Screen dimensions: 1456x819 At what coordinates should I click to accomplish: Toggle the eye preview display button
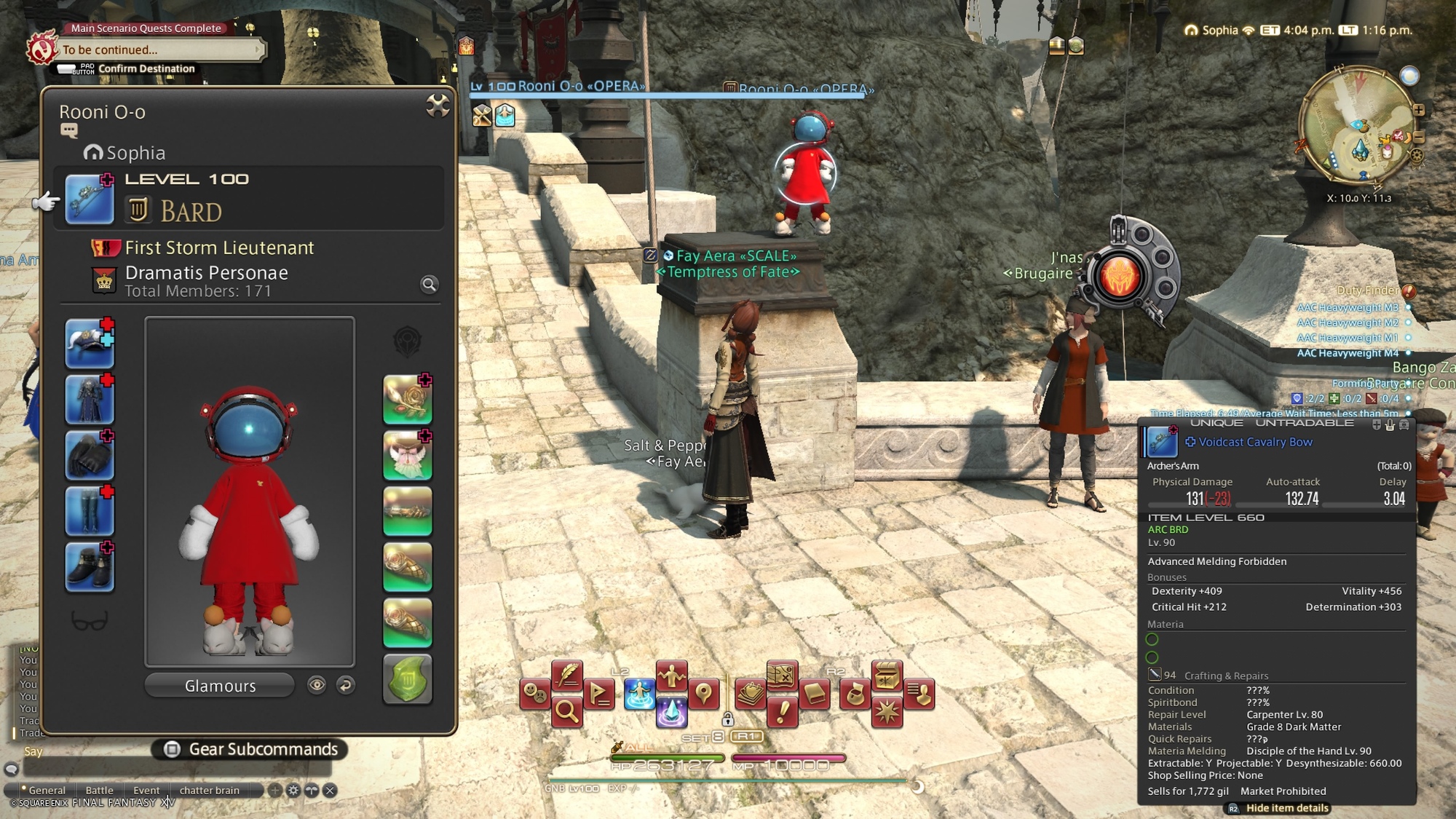(x=317, y=685)
